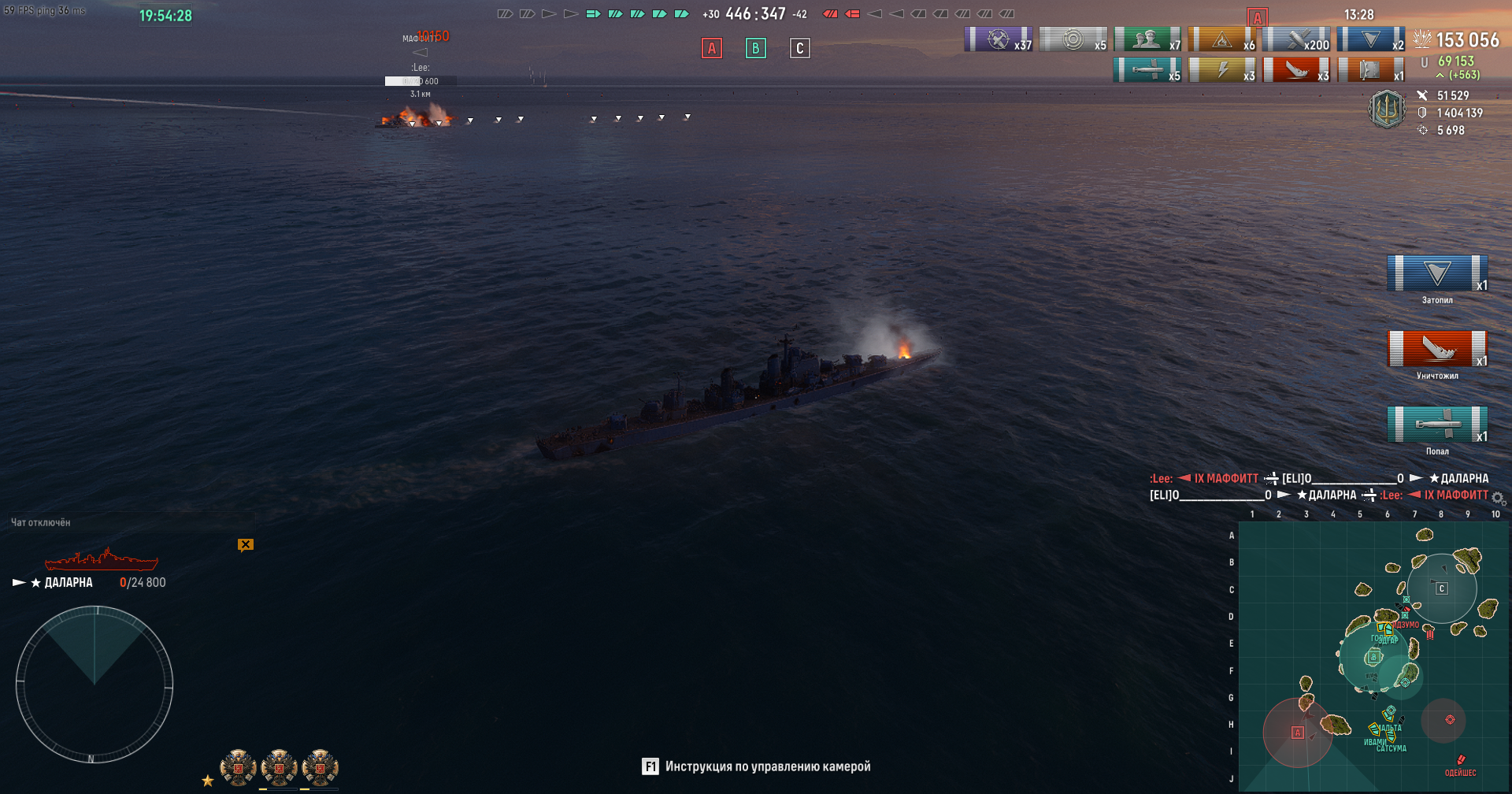Viewport: 1512px width, 794px height.
Task: Click the trident emblem badge
Action: [x=1387, y=109]
